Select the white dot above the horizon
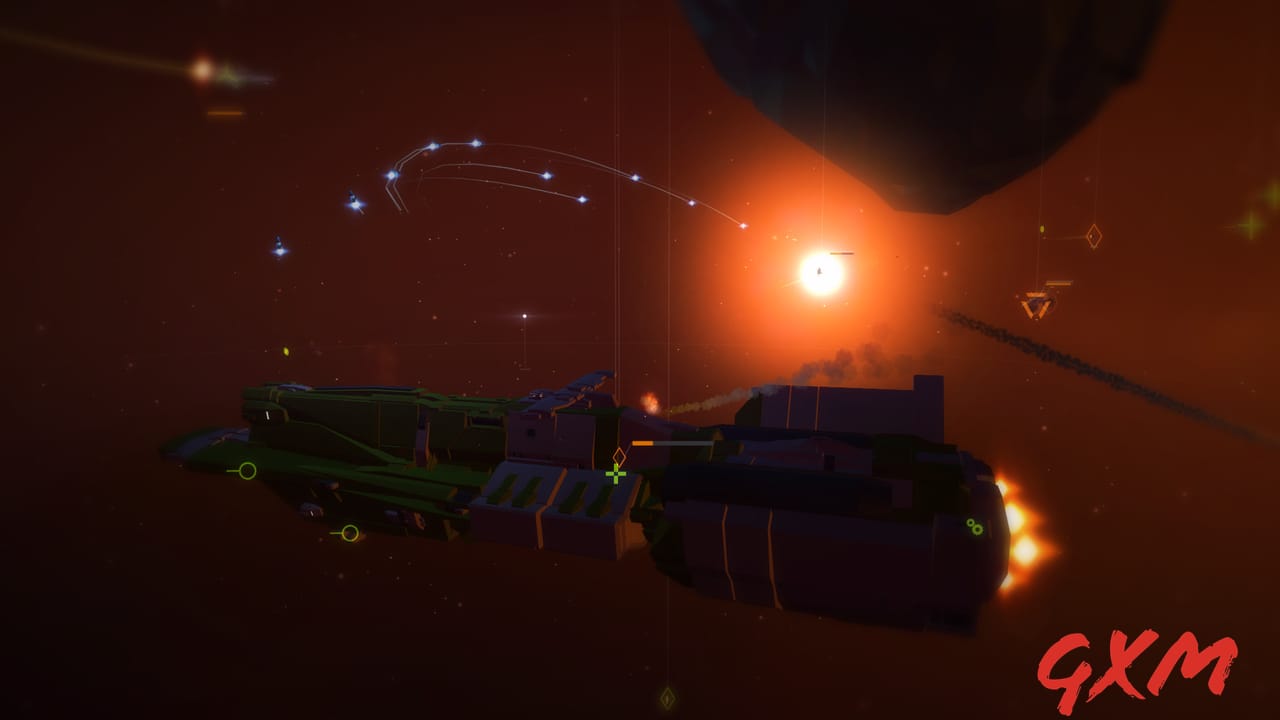 pyautogui.click(x=525, y=315)
